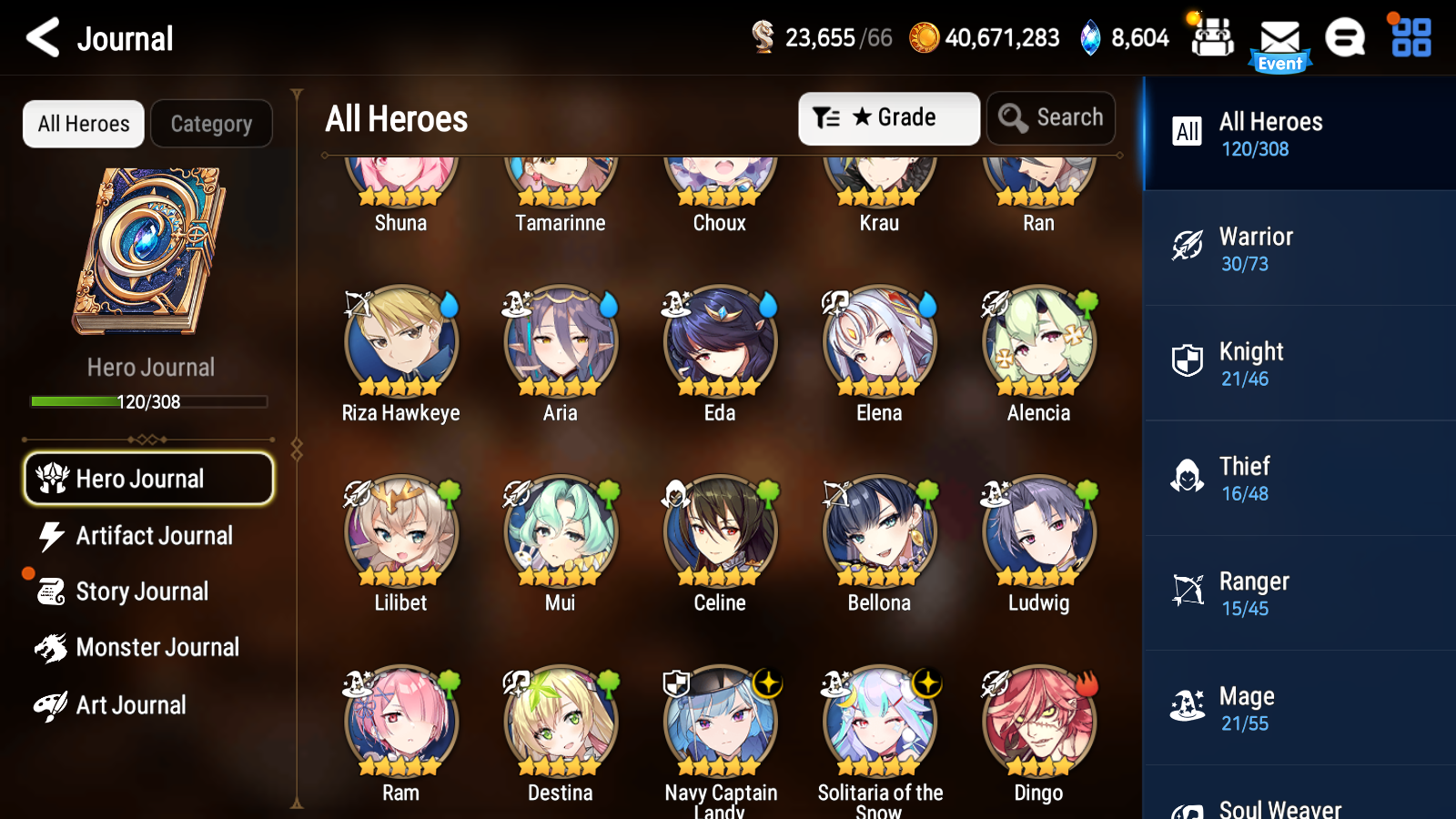
Task: Open the Story Journal with notification dot
Action: point(141,591)
